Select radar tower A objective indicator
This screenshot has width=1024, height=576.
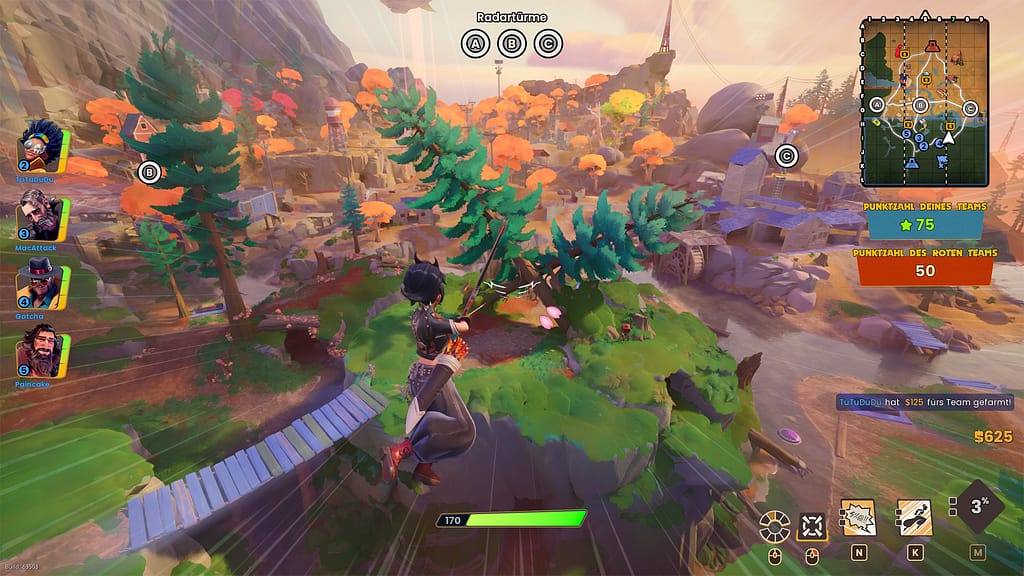pyautogui.click(x=476, y=44)
